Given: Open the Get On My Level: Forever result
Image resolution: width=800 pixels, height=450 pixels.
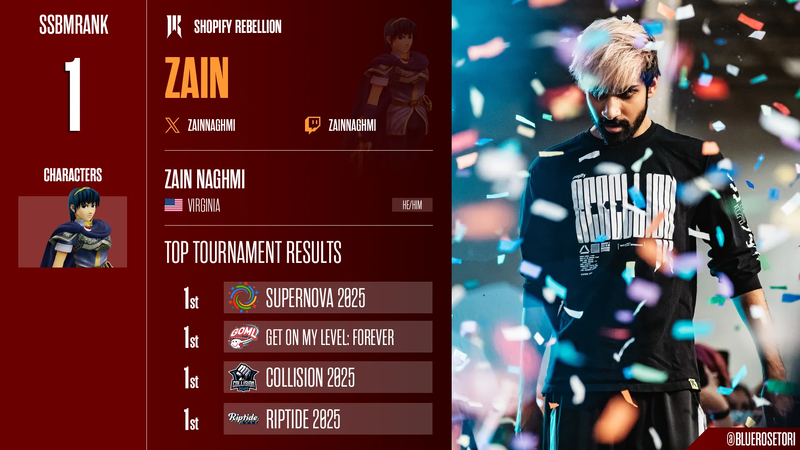Looking at the screenshot, I should point(328,337).
